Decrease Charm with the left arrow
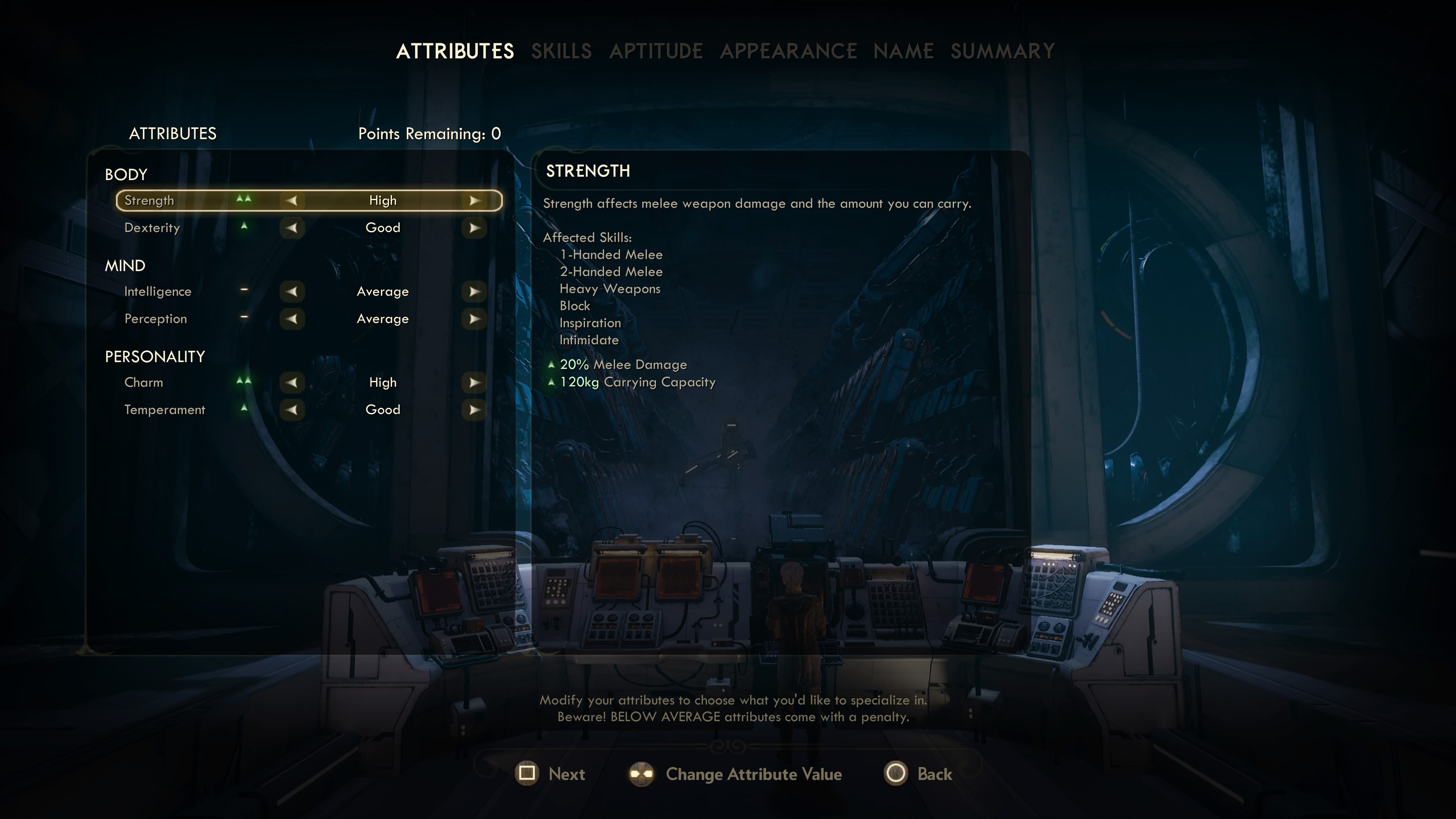The height and width of the screenshot is (819, 1456). [292, 383]
